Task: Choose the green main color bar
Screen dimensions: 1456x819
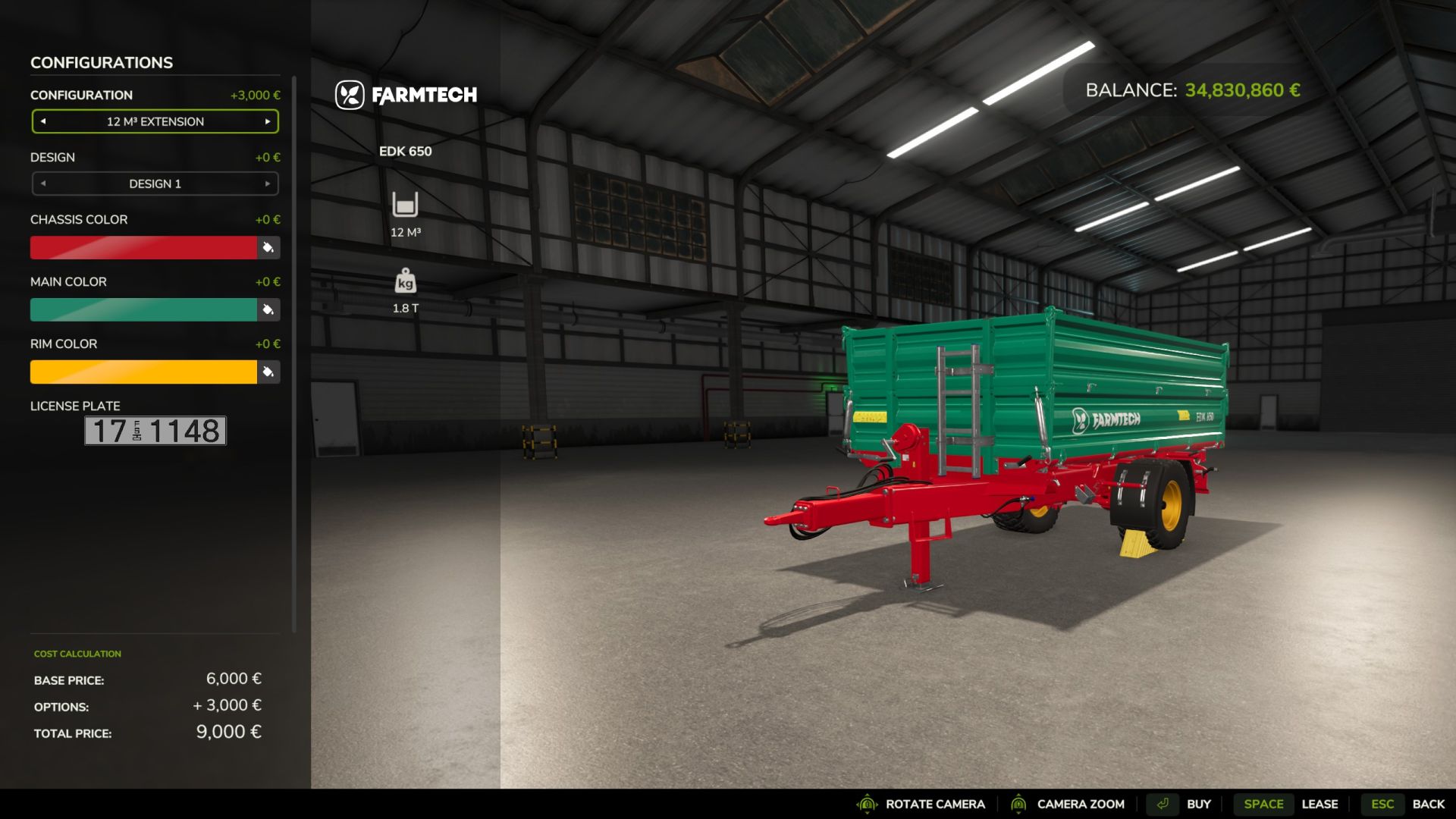Action: click(x=143, y=309)
